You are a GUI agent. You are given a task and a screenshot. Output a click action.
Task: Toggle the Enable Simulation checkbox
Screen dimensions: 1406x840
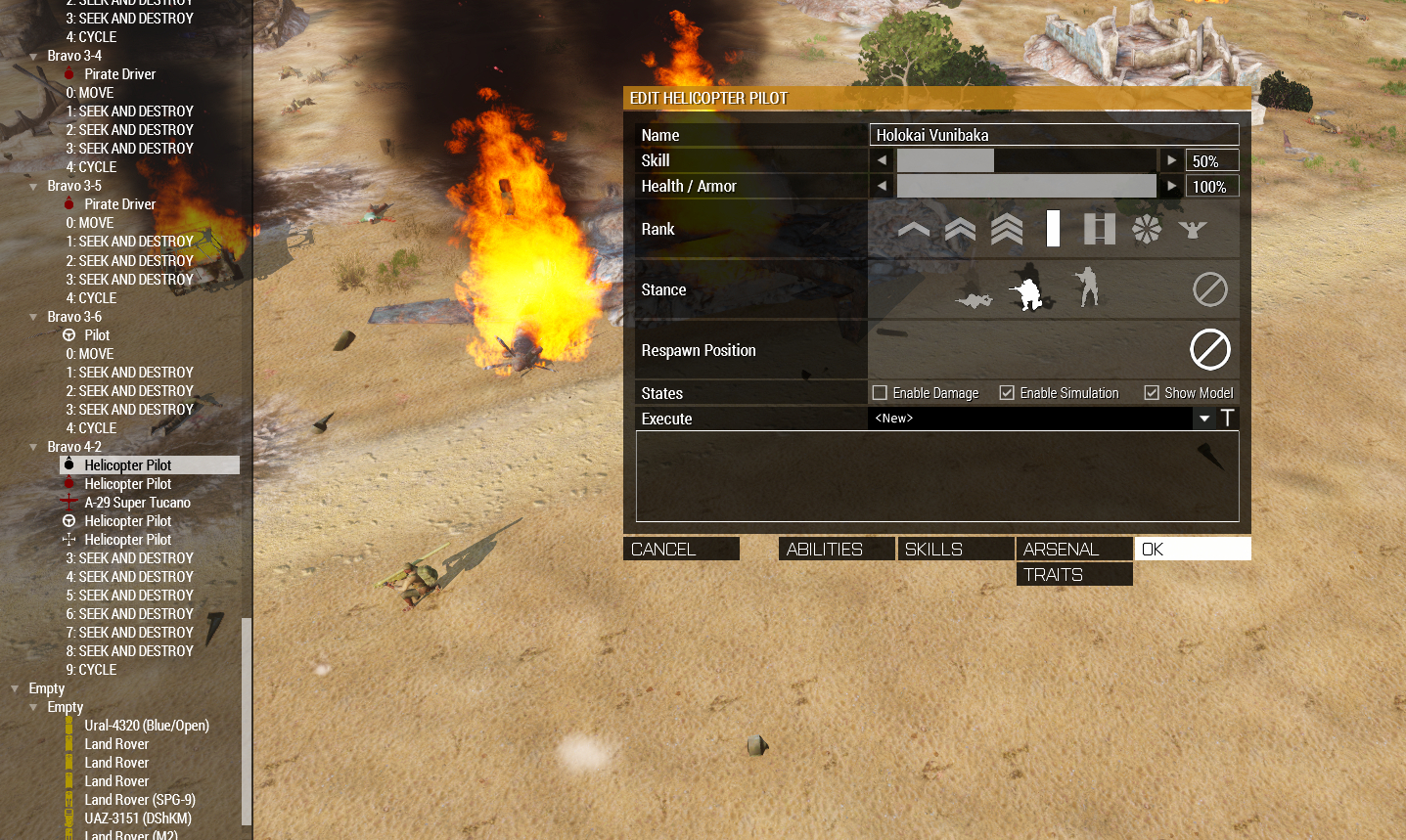click(x=1007, y=393)
